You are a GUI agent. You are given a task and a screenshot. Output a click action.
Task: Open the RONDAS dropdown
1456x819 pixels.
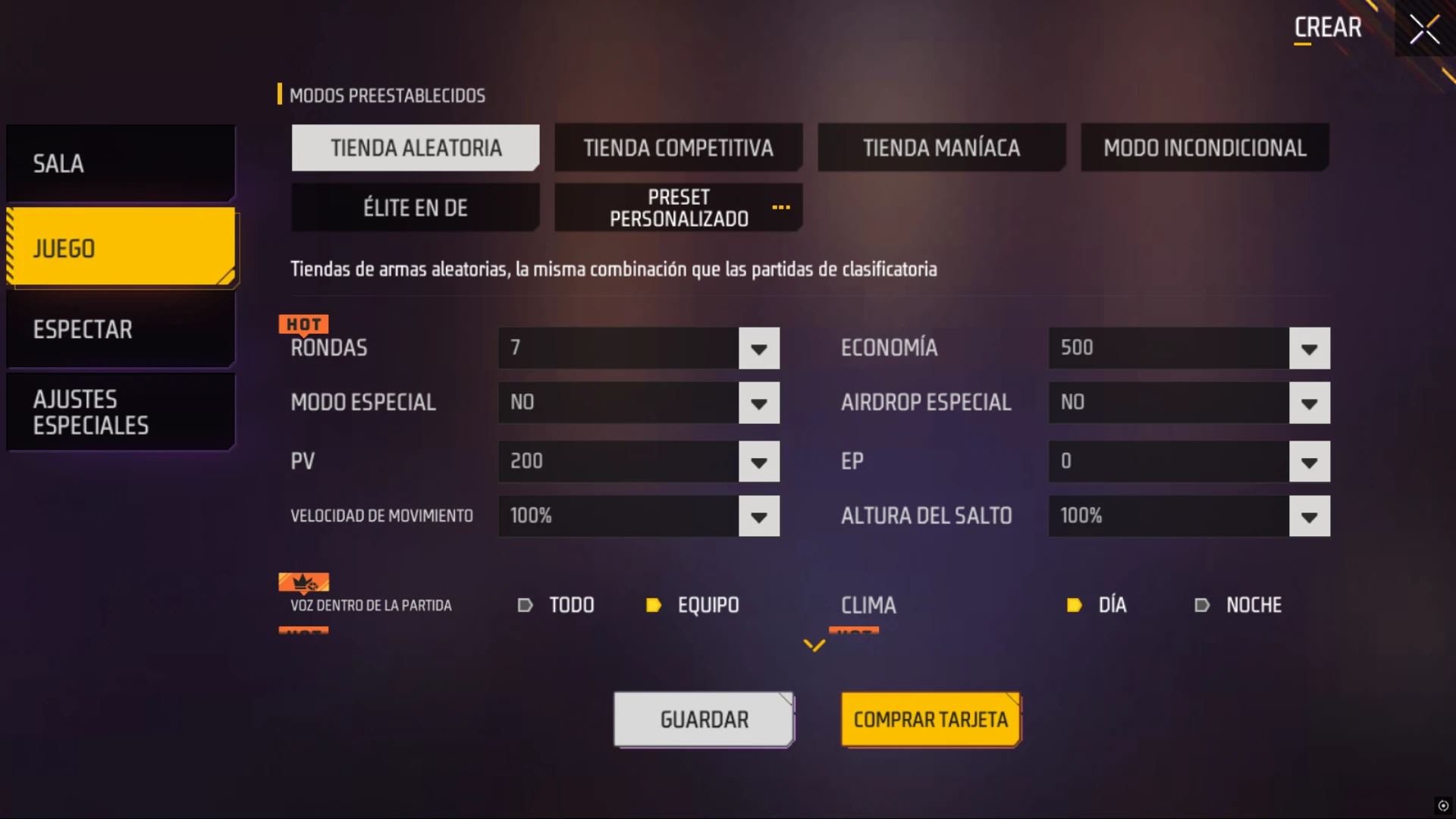click(x=759, y=348)
